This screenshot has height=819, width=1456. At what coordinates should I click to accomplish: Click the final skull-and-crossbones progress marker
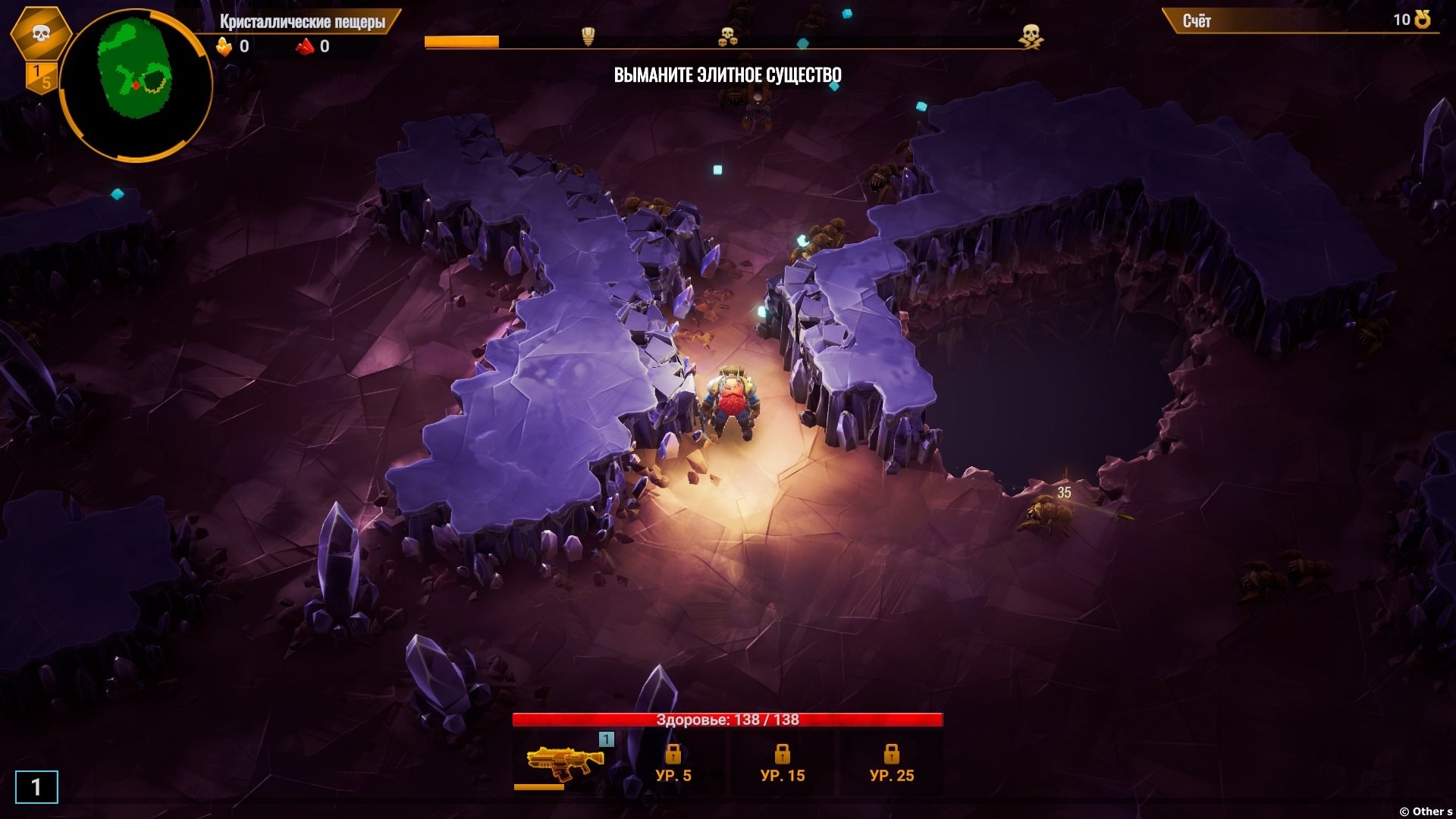pyautogui.click(x=1031, y=36)
